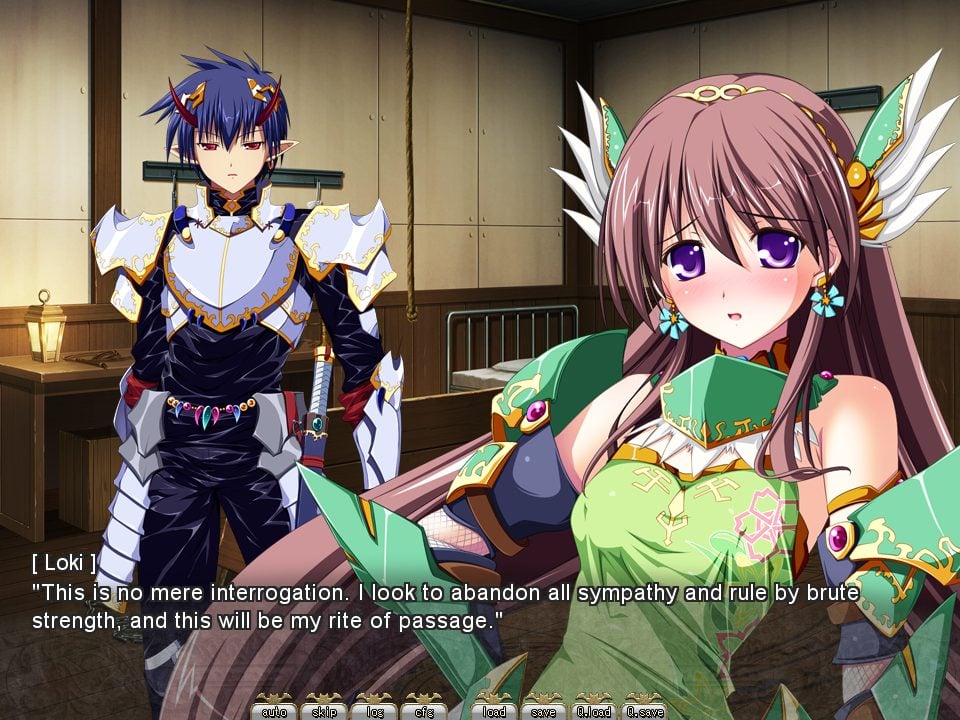Click the skip button

coord(324,710)
